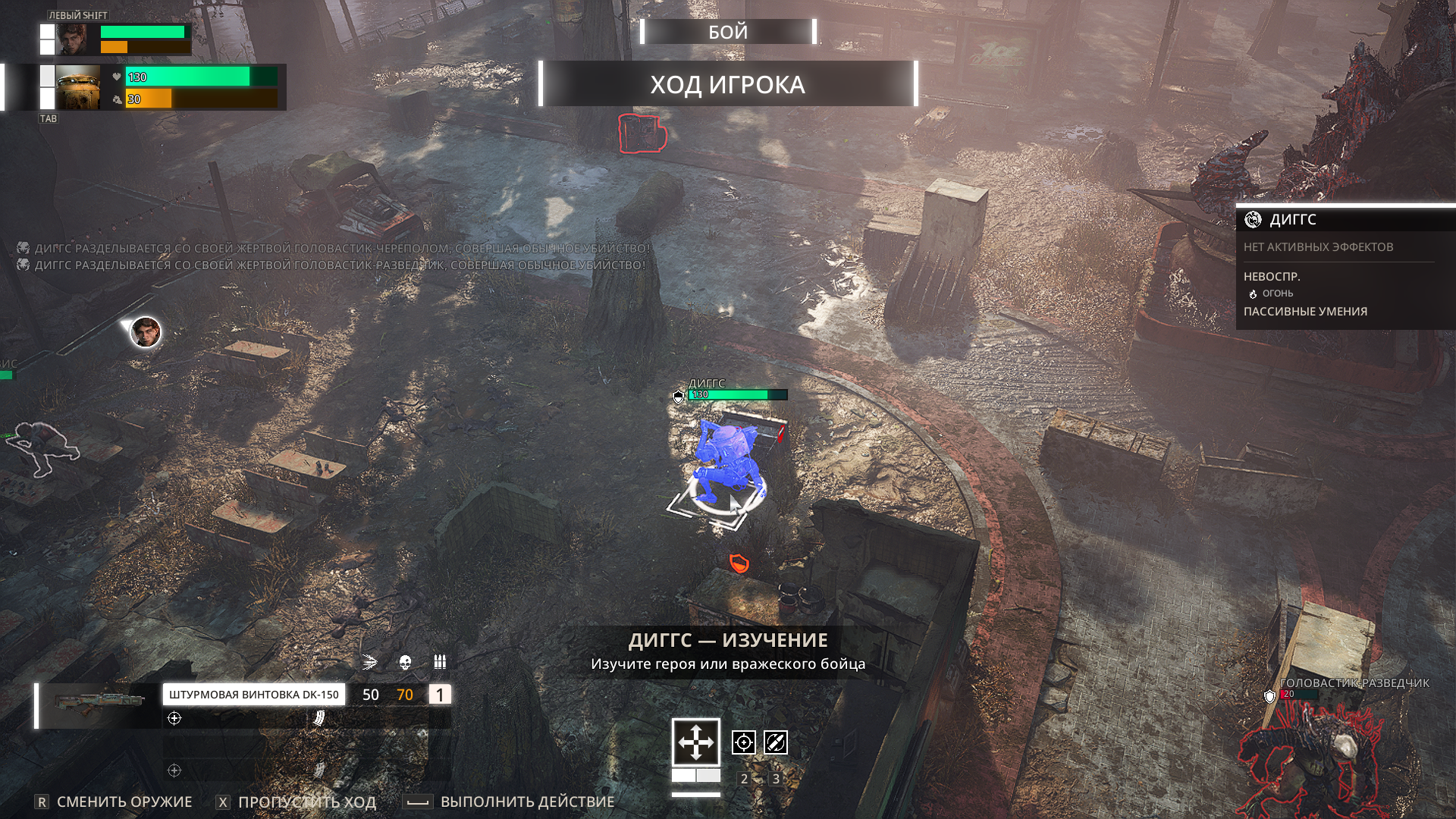Click the offscreen ally portrait marker

(146, 332)
